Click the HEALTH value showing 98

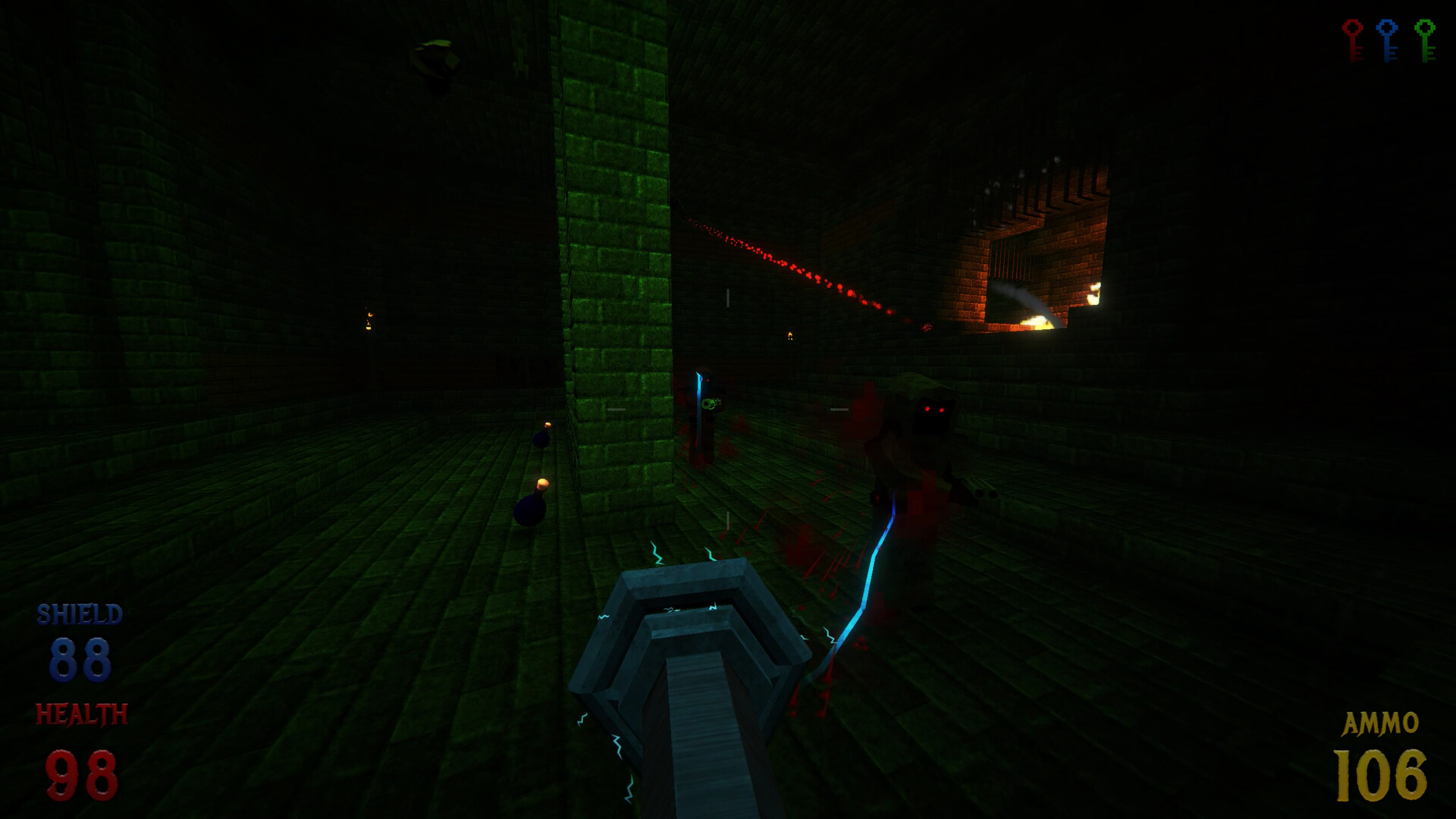click(x=81, y=772)
